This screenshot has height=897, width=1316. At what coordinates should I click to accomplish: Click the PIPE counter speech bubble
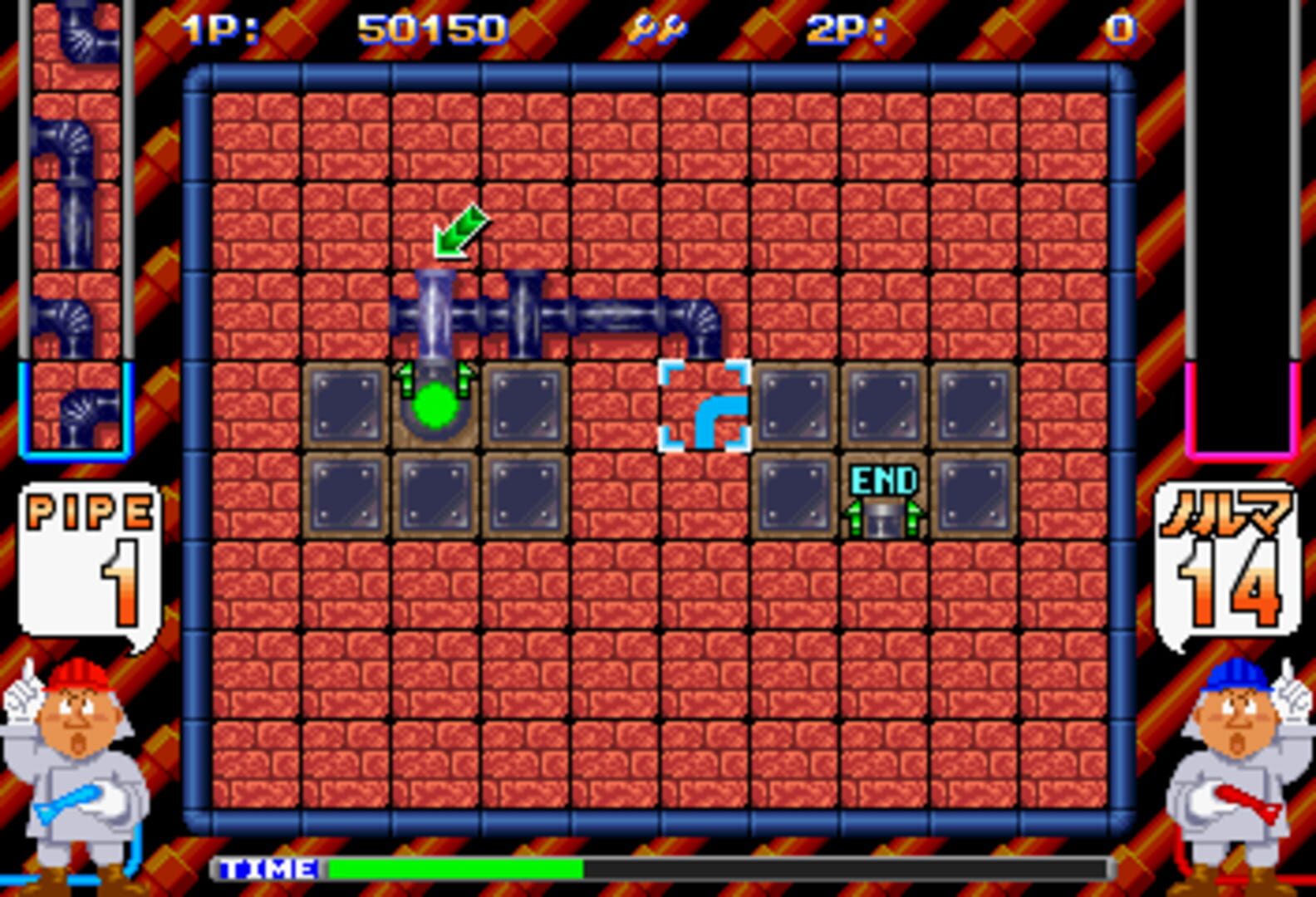point(87,556)
